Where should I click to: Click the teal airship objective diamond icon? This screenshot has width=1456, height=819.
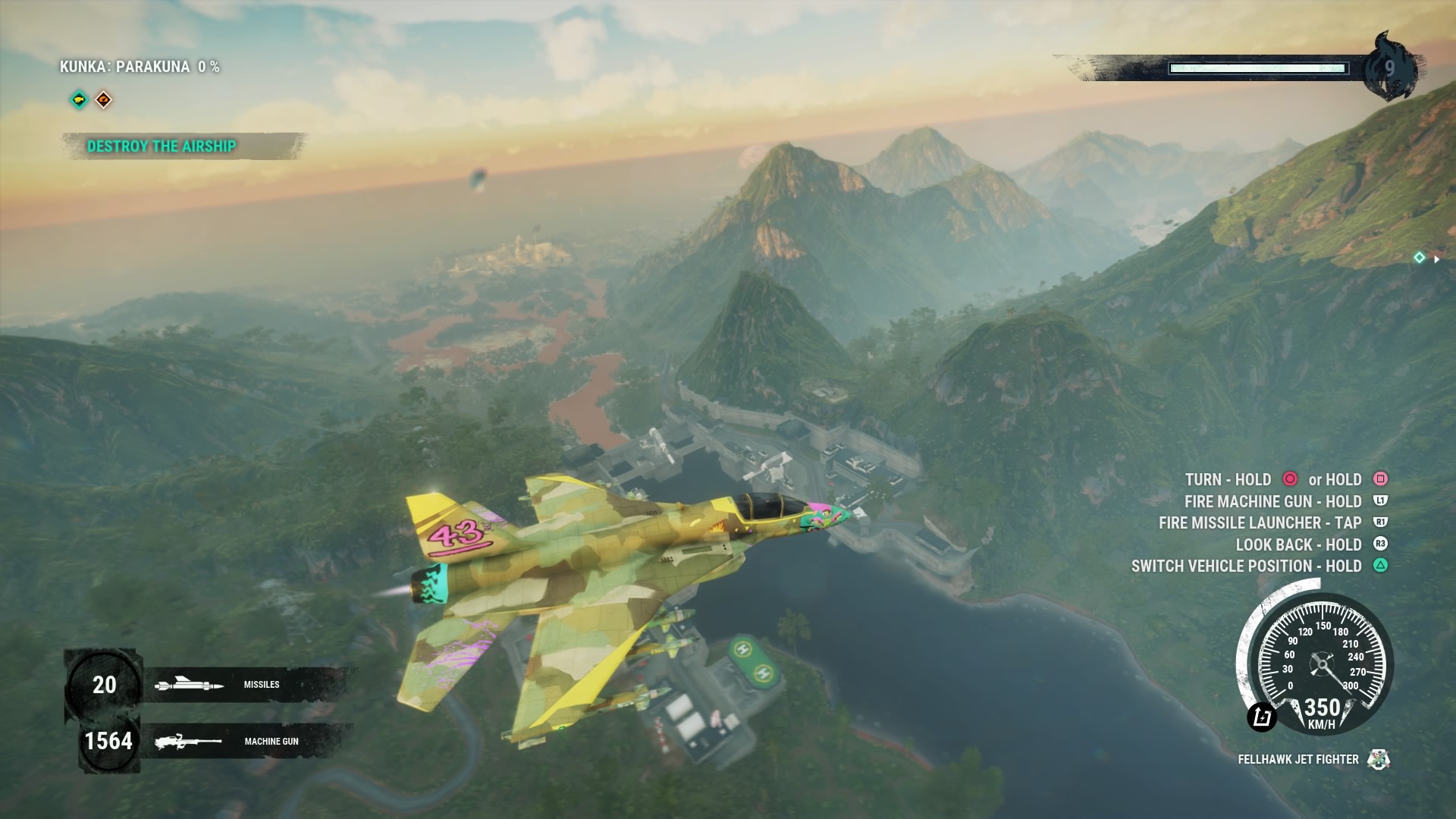click(79, 99)
